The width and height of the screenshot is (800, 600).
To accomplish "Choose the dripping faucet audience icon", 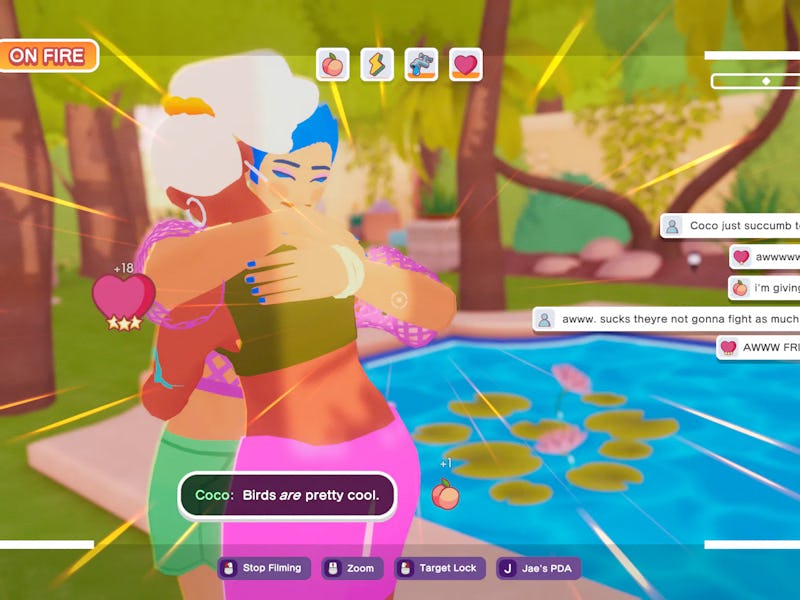I will tap(421, 65).
